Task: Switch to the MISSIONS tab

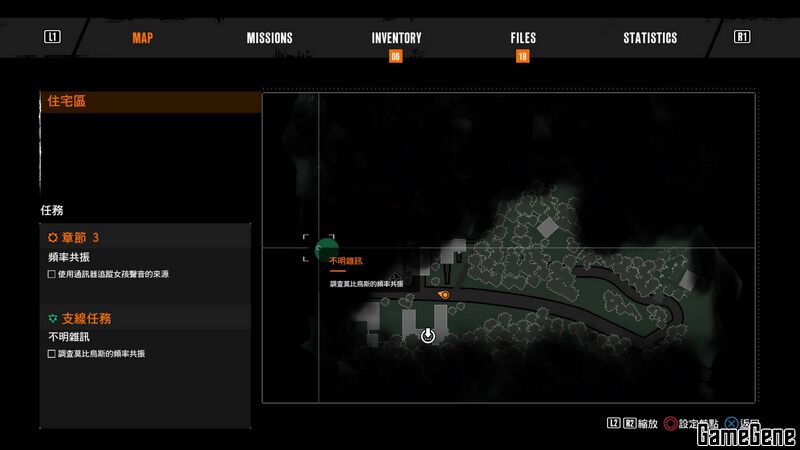Action: 269,38
